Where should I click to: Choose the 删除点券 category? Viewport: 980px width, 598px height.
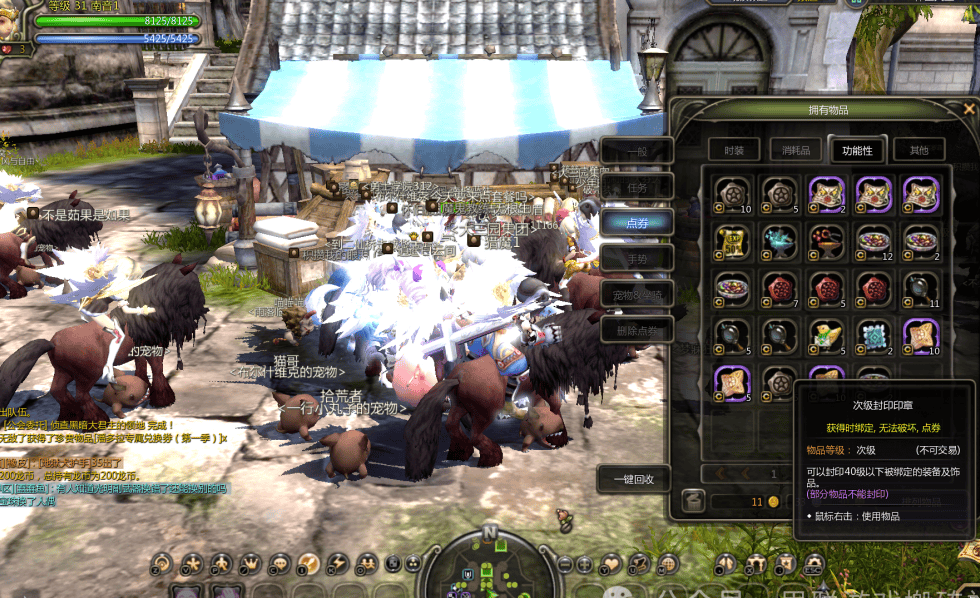[x=636, y=329]
